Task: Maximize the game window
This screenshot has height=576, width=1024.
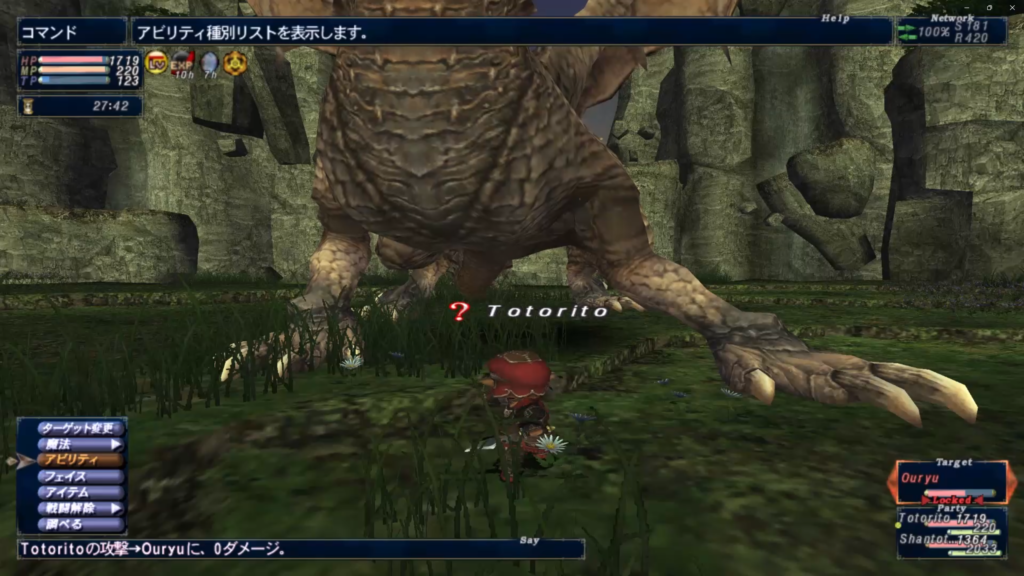Action: coord(989,7)
